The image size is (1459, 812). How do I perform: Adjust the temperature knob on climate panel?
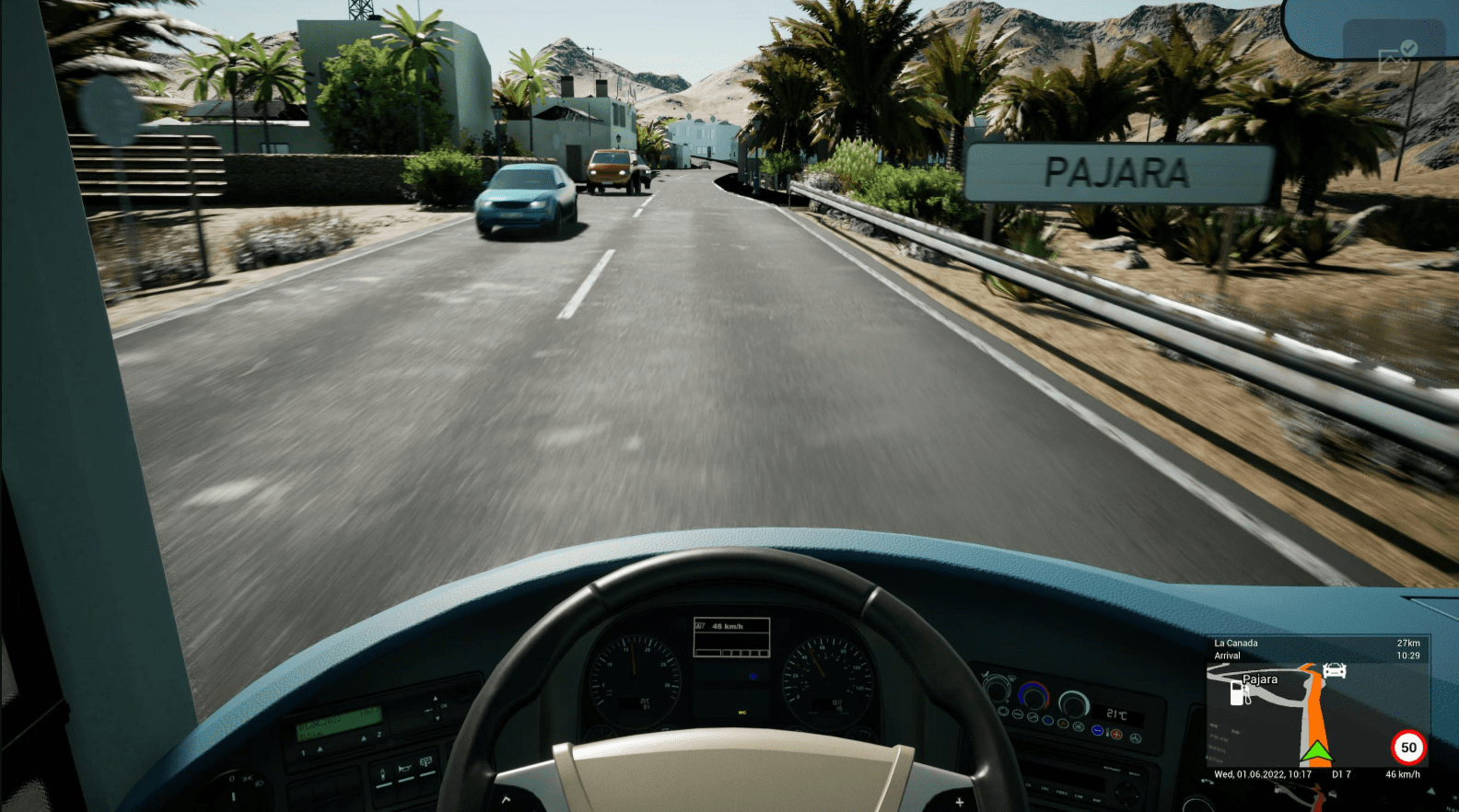[x=1034, y=700]
